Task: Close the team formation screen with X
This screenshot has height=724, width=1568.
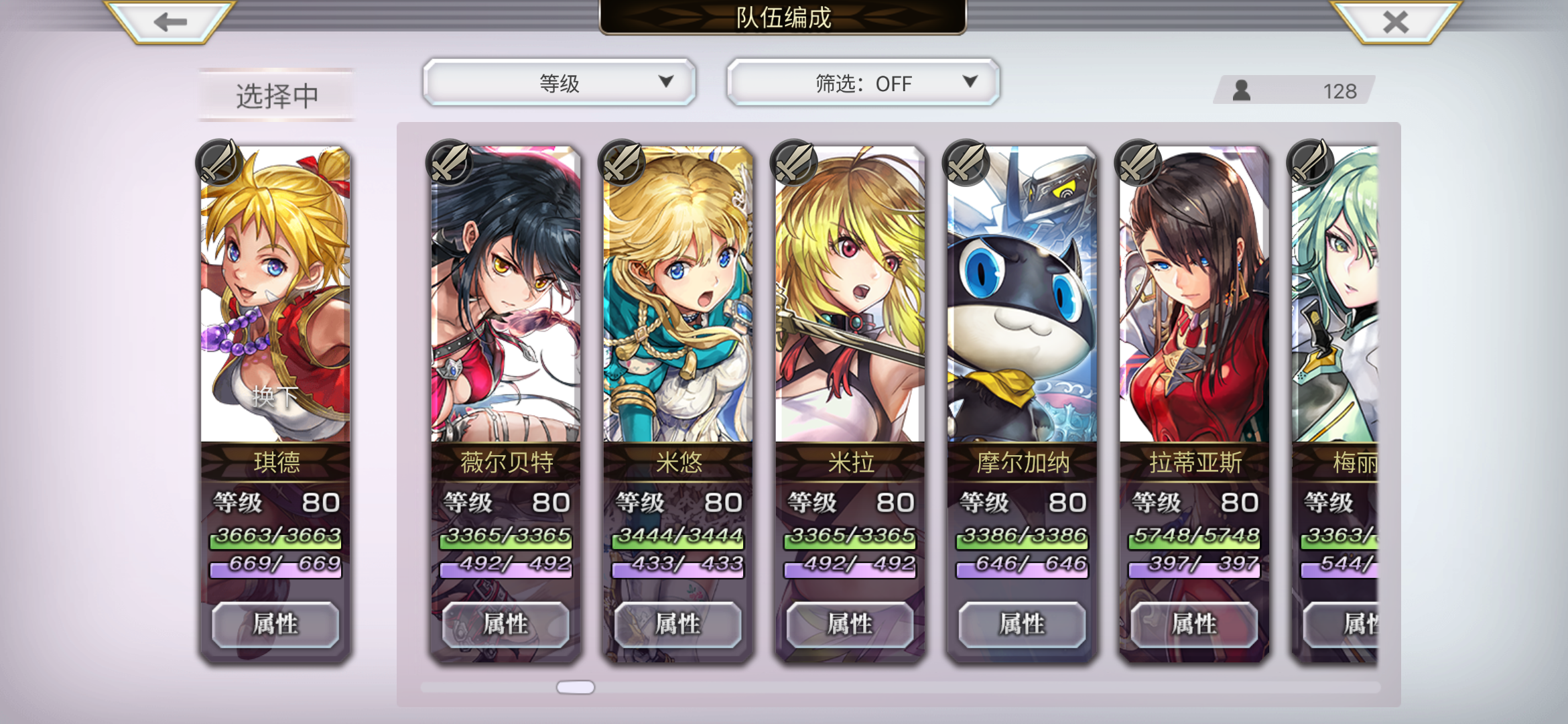Action: (1396, 22)
